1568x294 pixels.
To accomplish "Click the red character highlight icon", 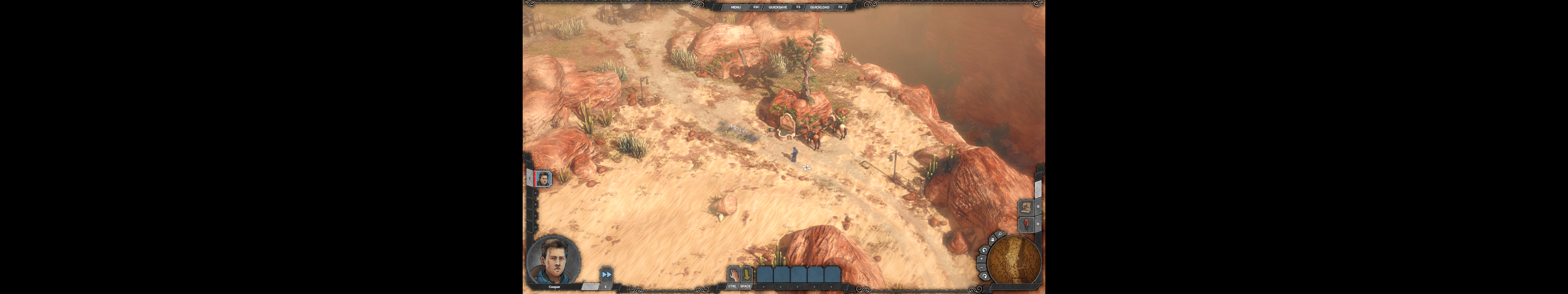I will [x=1027, y=224].
